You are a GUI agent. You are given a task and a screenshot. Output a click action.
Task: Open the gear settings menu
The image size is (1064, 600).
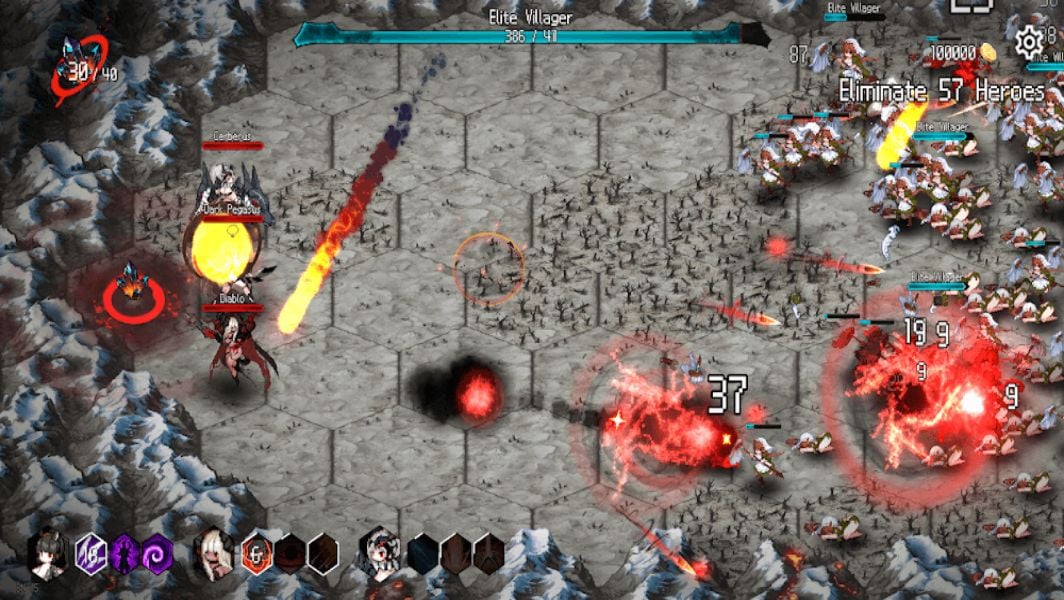[1029, 42]
